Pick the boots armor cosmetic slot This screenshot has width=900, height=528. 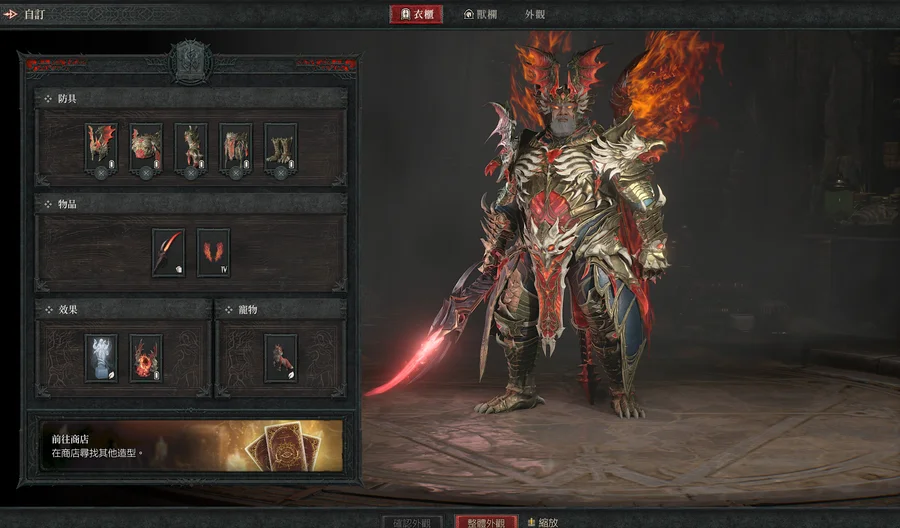coord(281,147)
